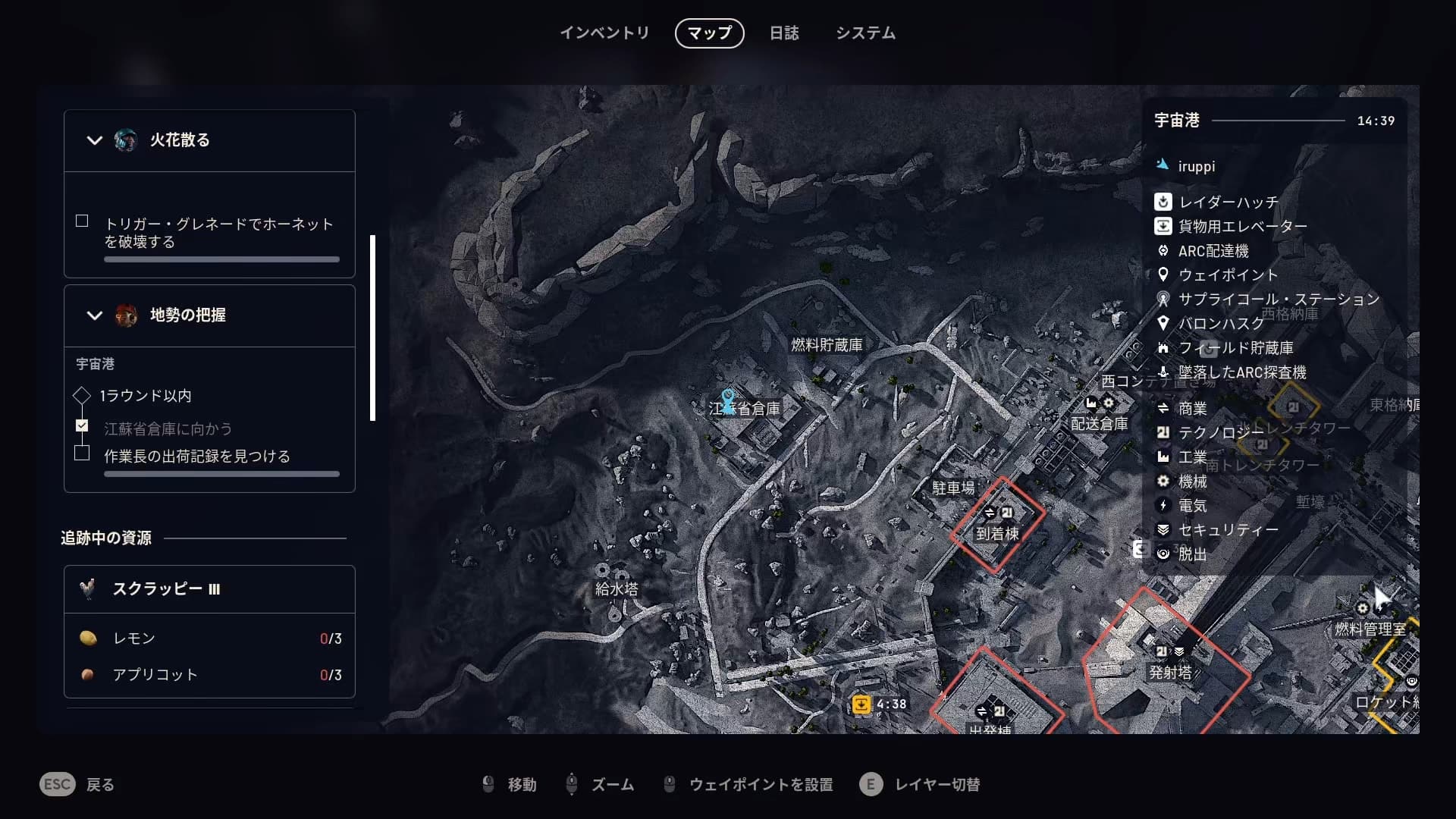Toggle ウェイポイント legend entry
1456x819 pixels.
(x=1227, y=275)
